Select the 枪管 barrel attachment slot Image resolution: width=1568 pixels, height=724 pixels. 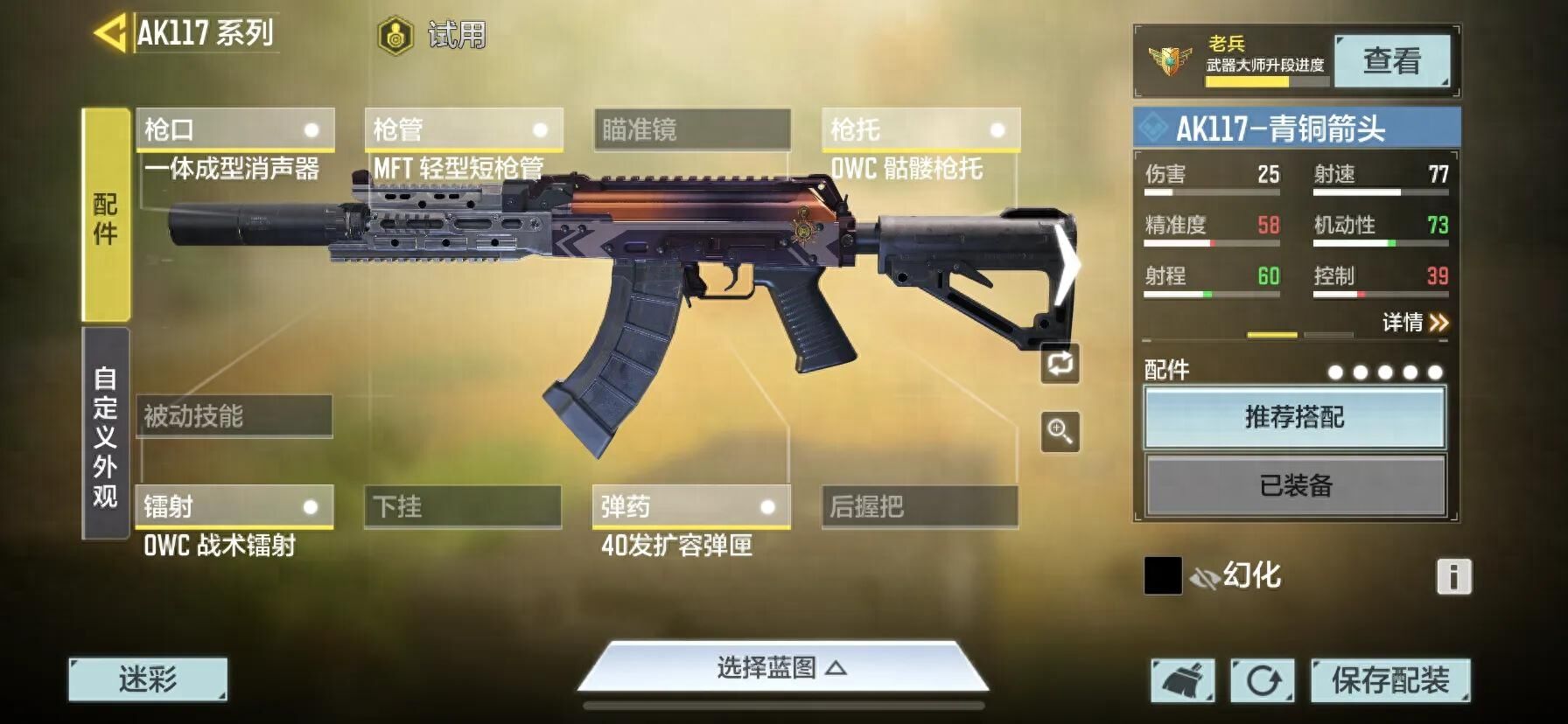pos(463,129)
